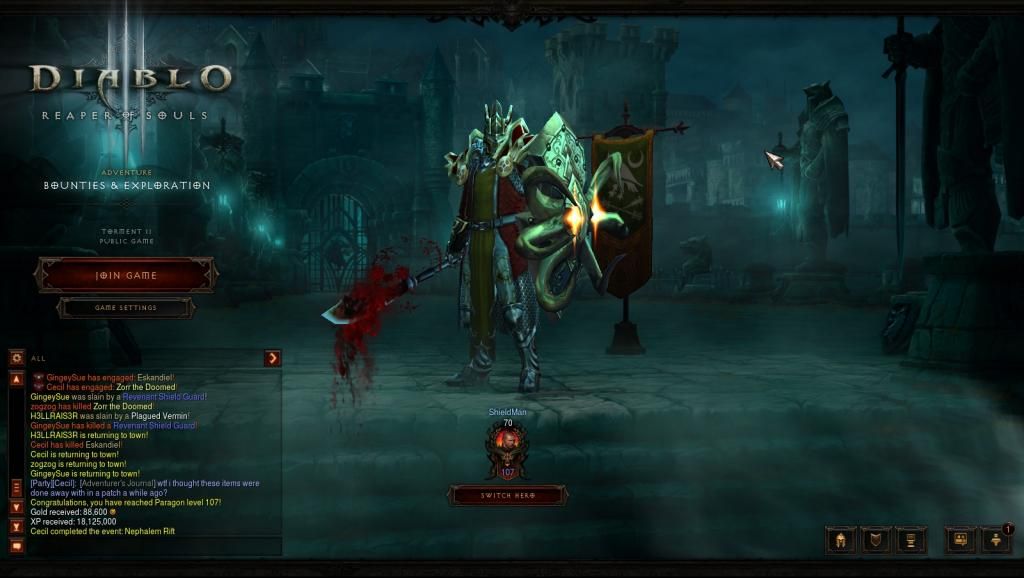Screen dimensions: 1024x578
Task: Open the achievements trophy icon
Action: [911, 540]
